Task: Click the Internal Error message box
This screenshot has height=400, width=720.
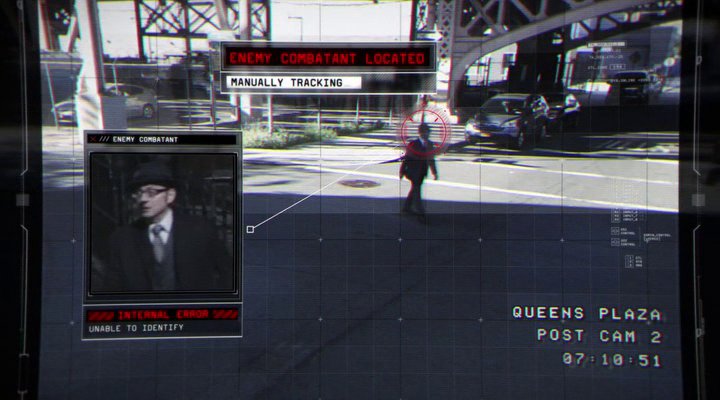Action: pos(162,320)
